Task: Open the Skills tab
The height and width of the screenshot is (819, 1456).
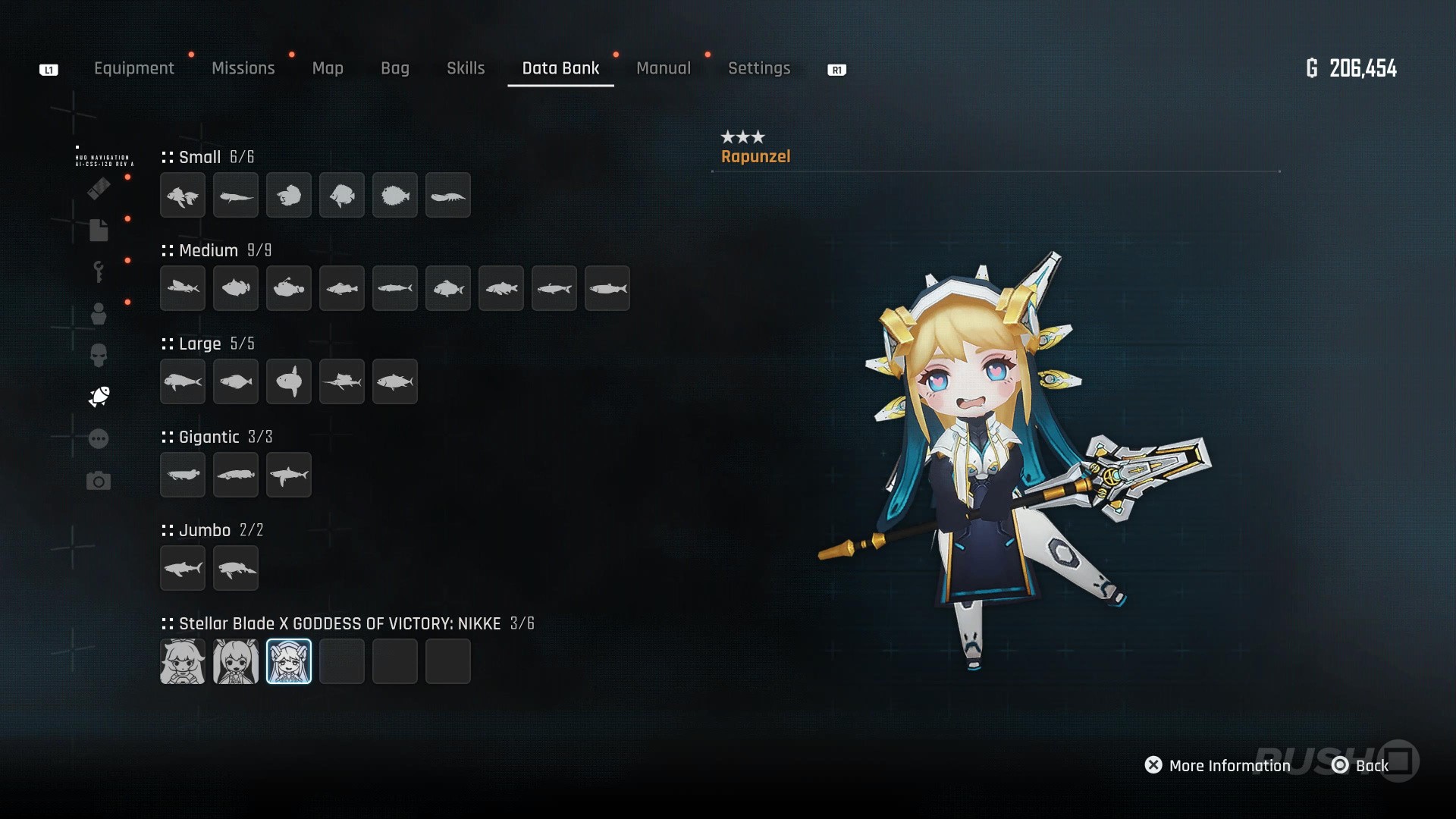Action: pyautogui.click(x=466, y=68)
